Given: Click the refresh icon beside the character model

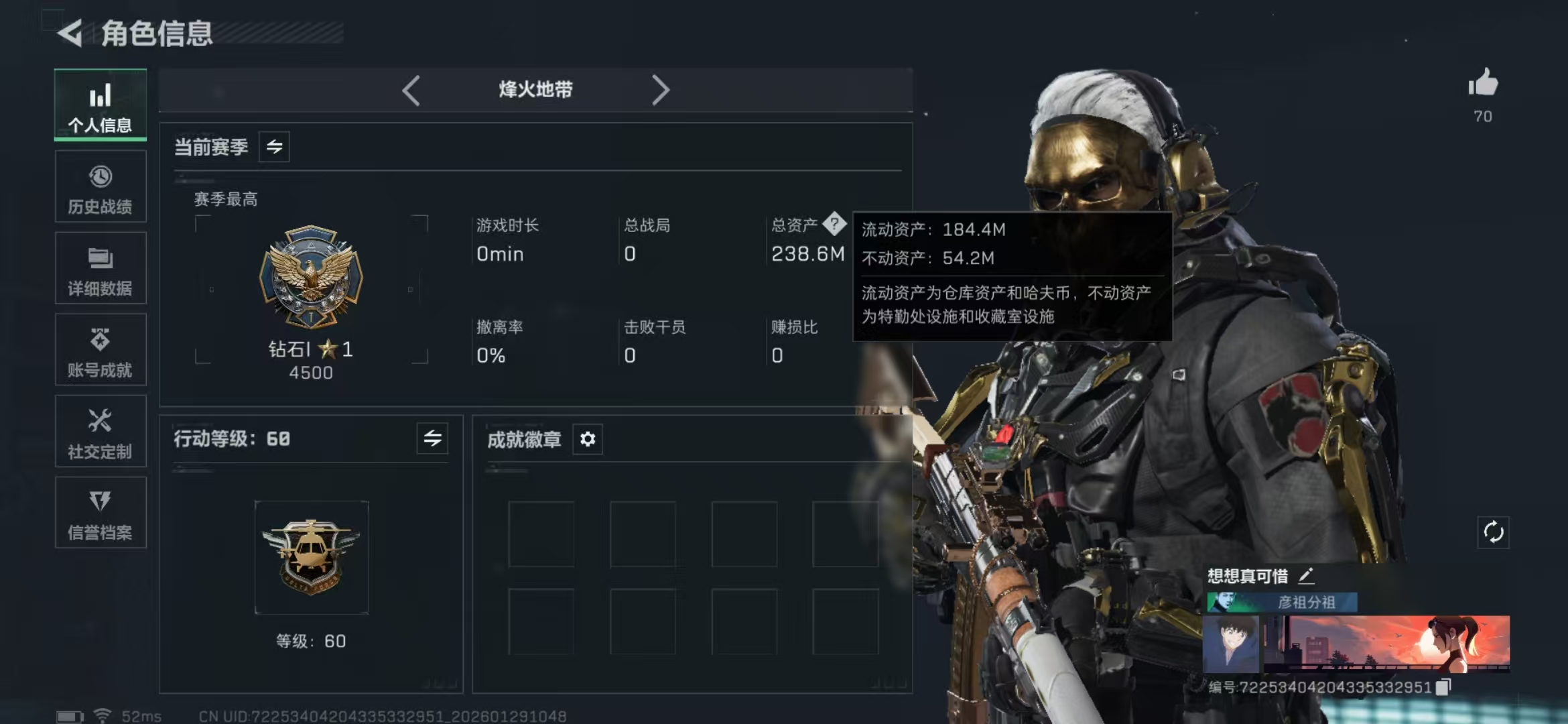Looking at the screenshot, I should pos(1494,533).
